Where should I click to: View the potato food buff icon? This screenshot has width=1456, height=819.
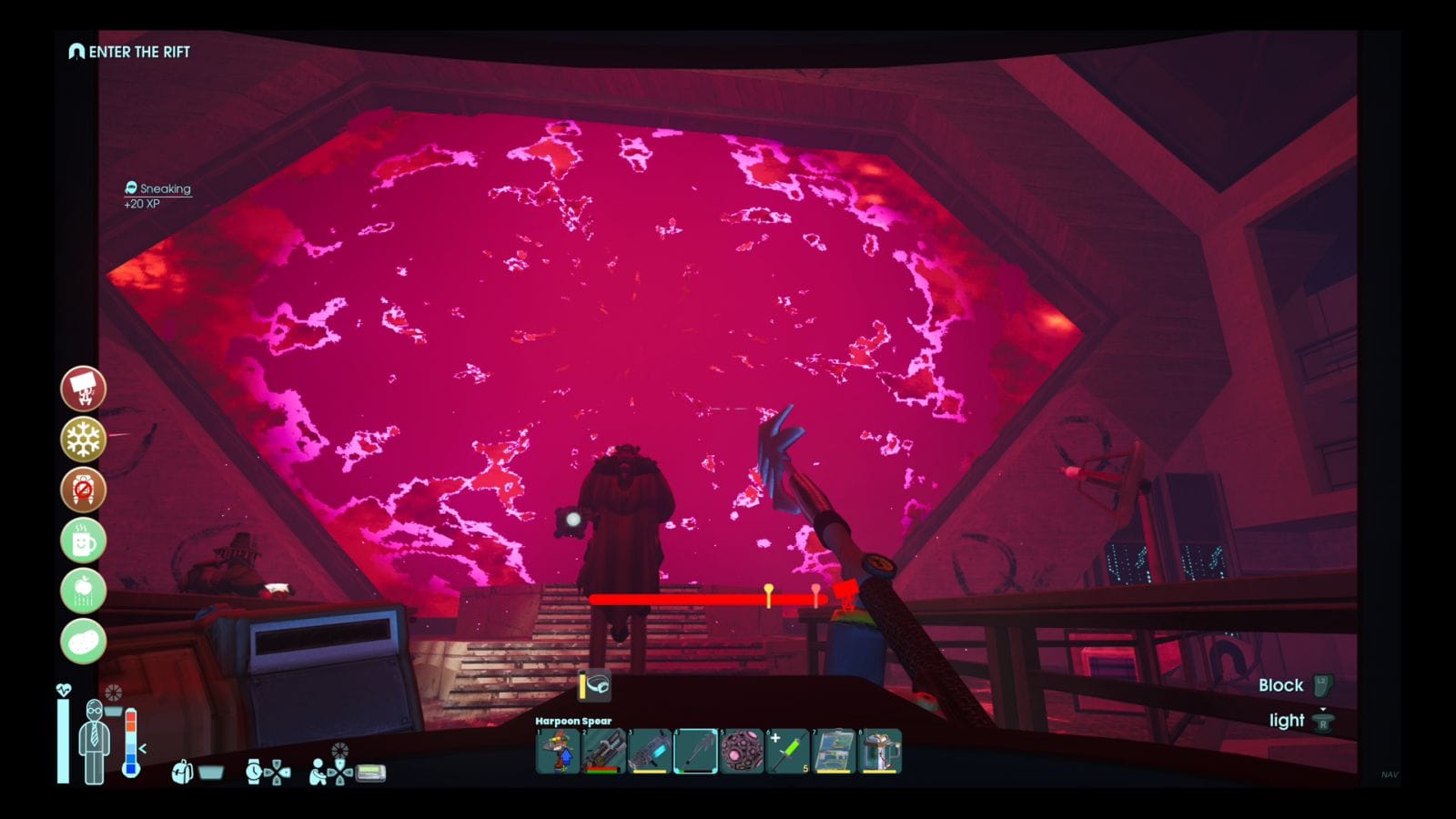click(x=84, y=642)
